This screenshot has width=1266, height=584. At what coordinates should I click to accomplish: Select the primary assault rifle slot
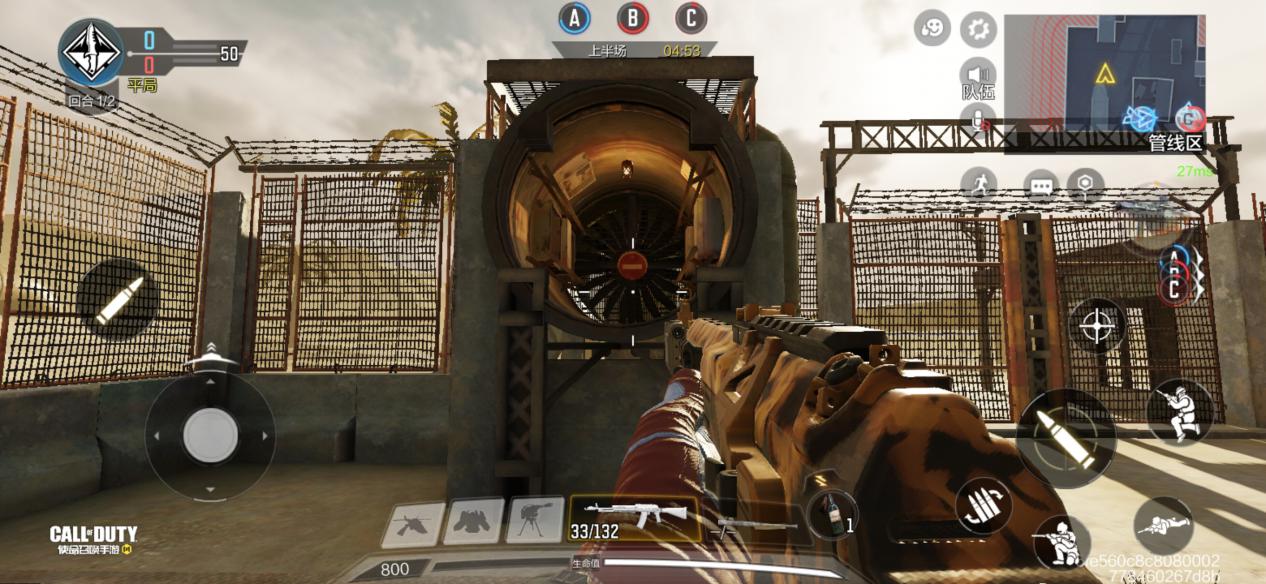634,518
